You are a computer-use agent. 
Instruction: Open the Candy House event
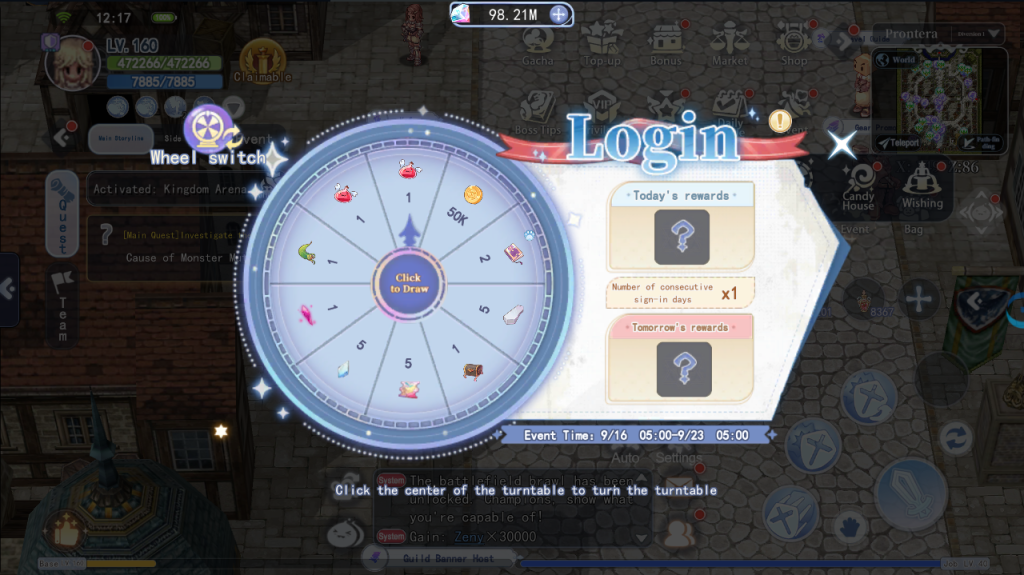(858, 186)
